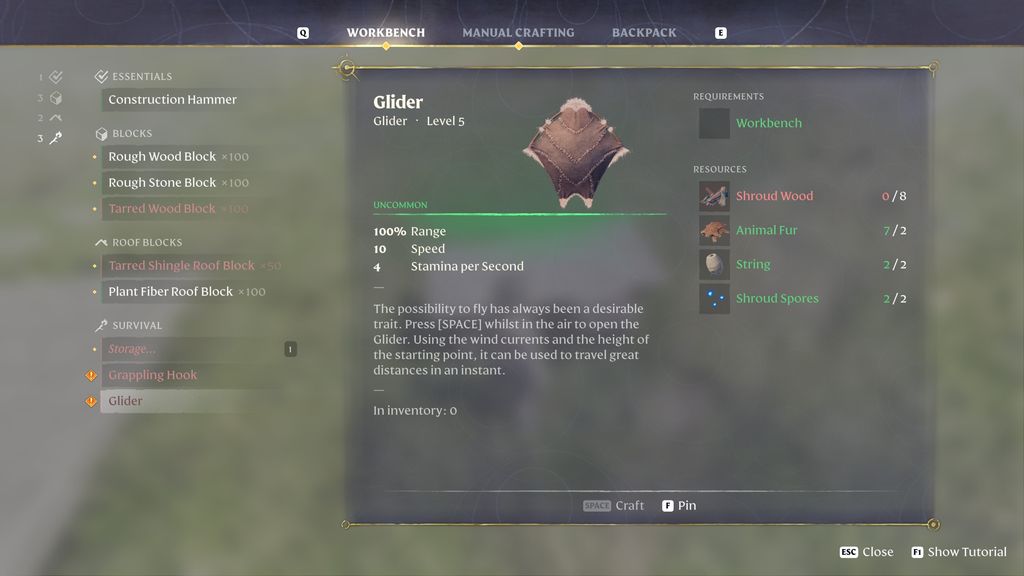This screenshot has height=576, width=1024.
Task: Select the Grappling Hook recipe
Action: tap(152, 375)
